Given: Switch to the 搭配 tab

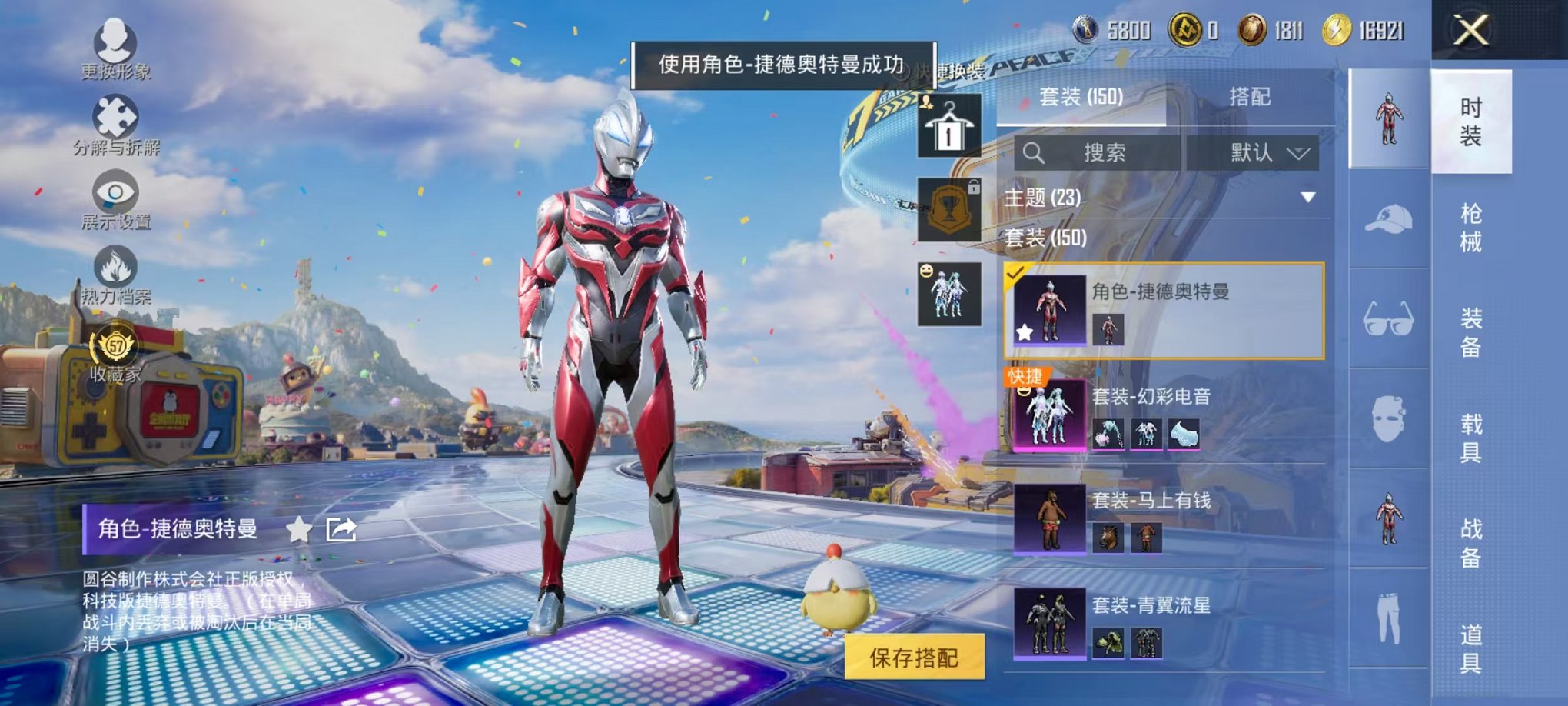Looking at the screenshot, I should [1249, 97].
